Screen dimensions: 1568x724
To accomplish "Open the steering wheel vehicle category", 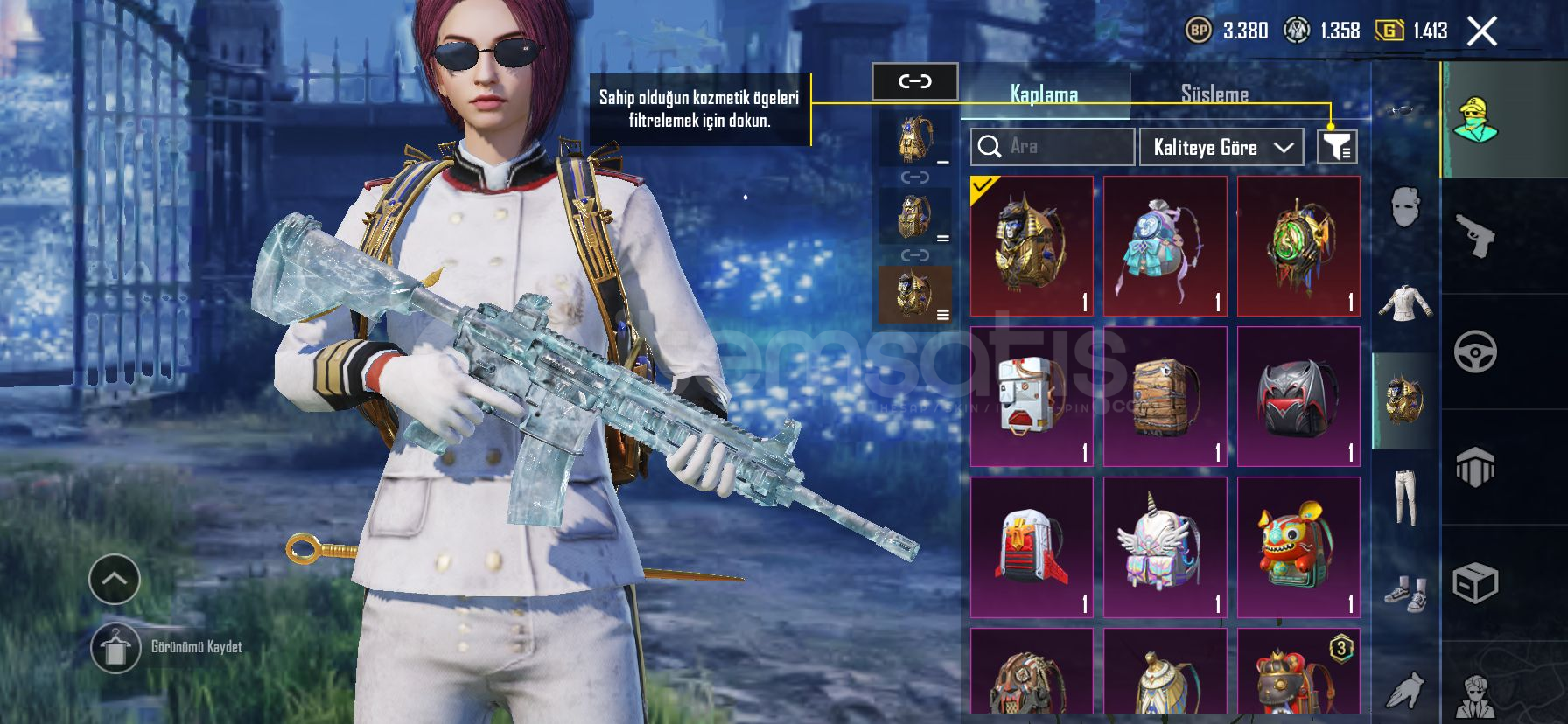I will click(x=1476, y=352).
